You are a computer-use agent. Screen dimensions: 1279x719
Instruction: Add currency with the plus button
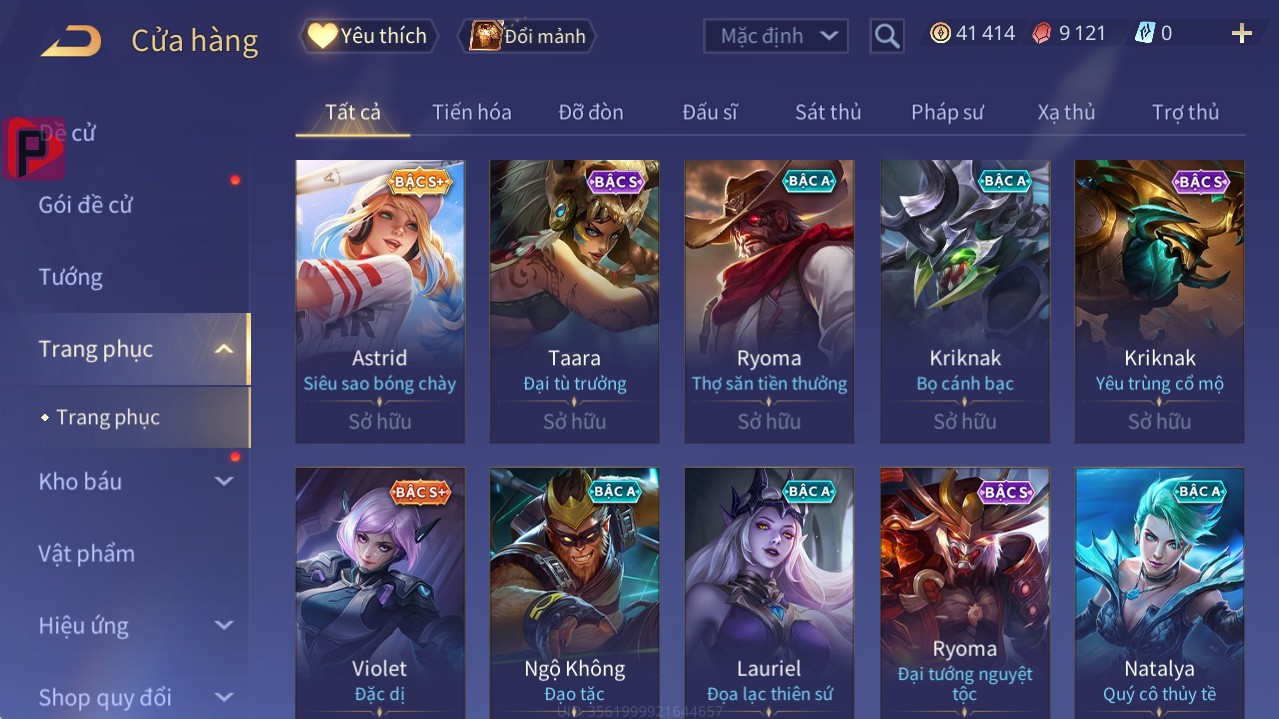pyautogui.click(x=1241, y=34)
